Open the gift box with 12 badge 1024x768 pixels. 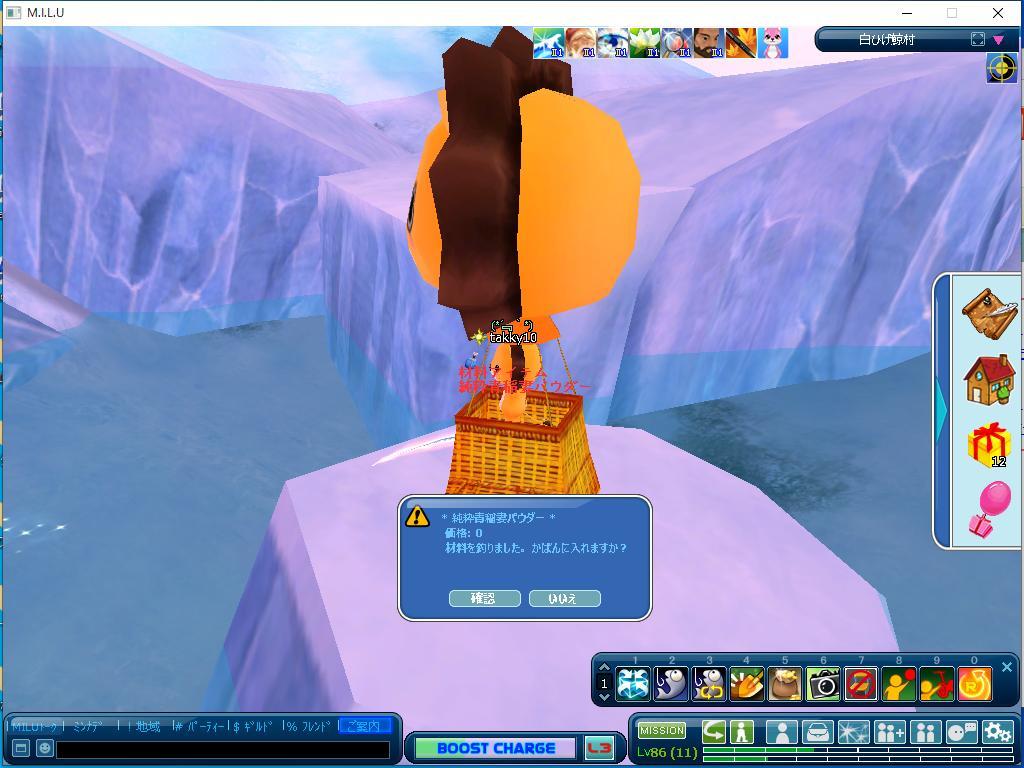[x=989, y=445]
